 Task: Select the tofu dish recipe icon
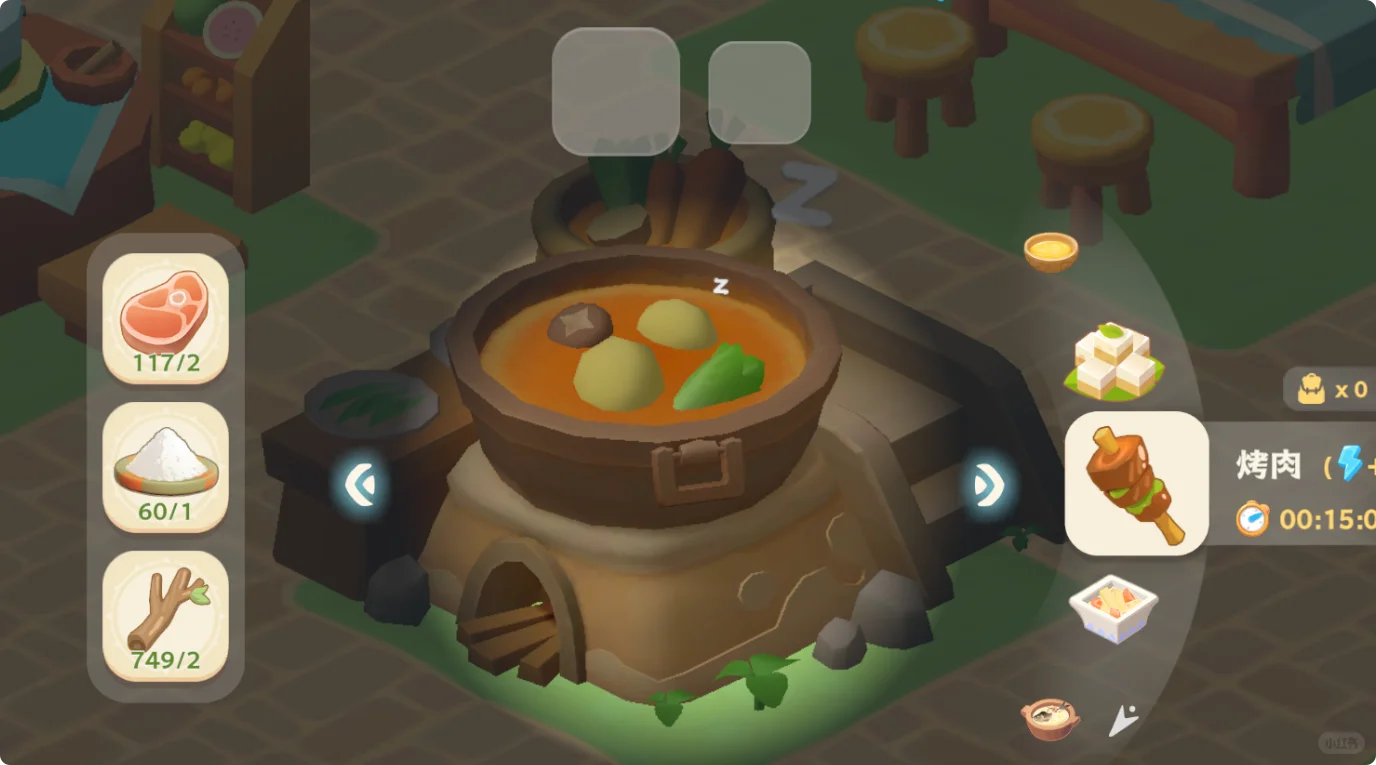pos(1115,365)
